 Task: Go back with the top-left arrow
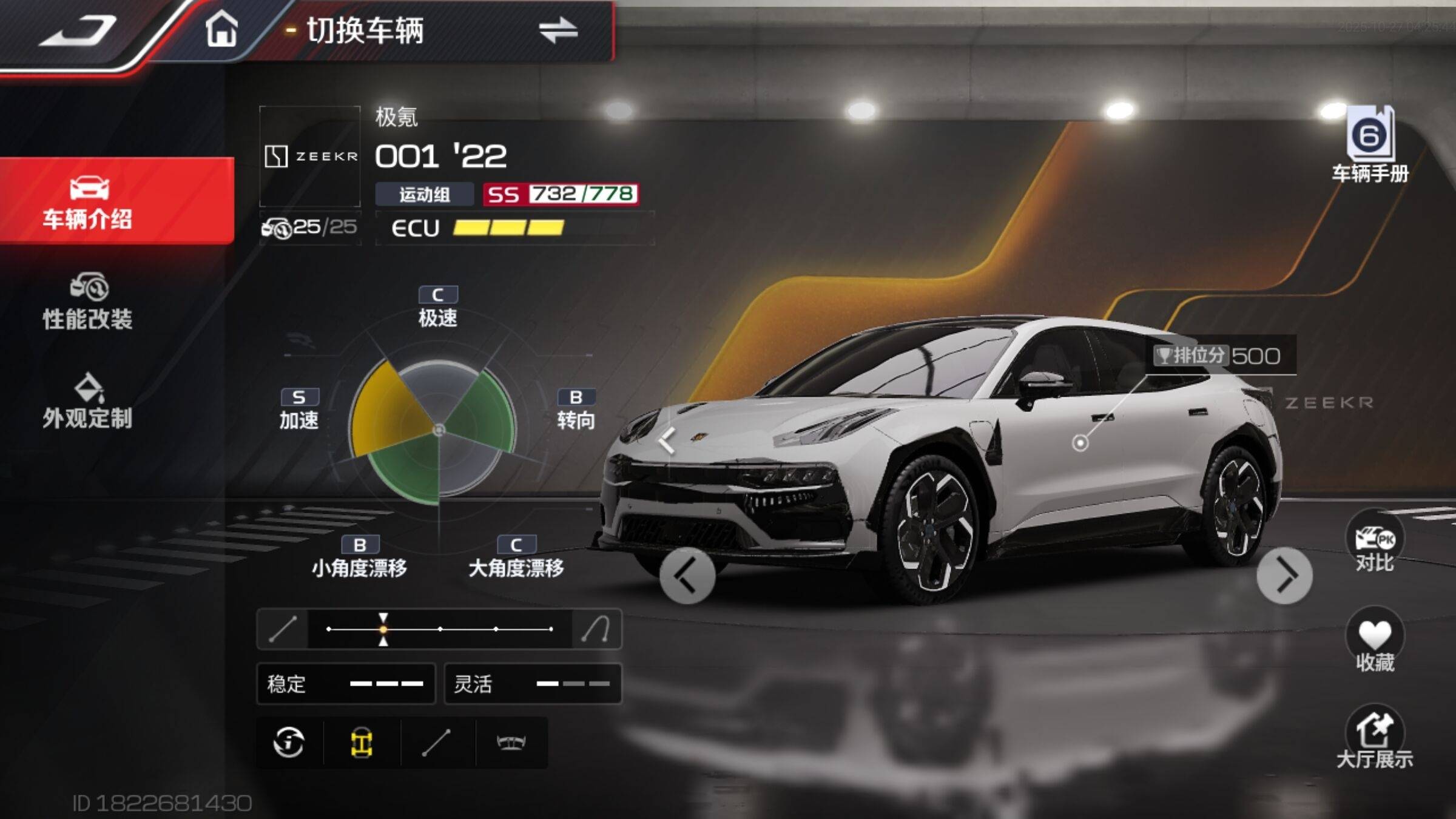pyautogui.click(x=79, y=32)
